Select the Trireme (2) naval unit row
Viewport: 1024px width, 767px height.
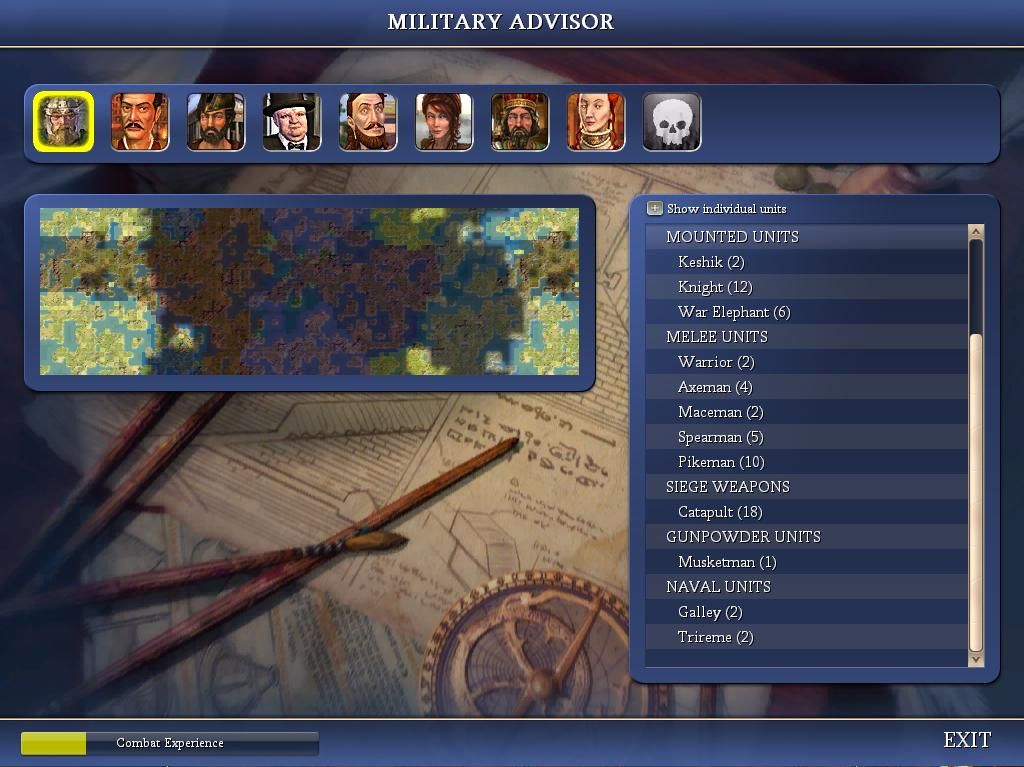coord(716,637)
